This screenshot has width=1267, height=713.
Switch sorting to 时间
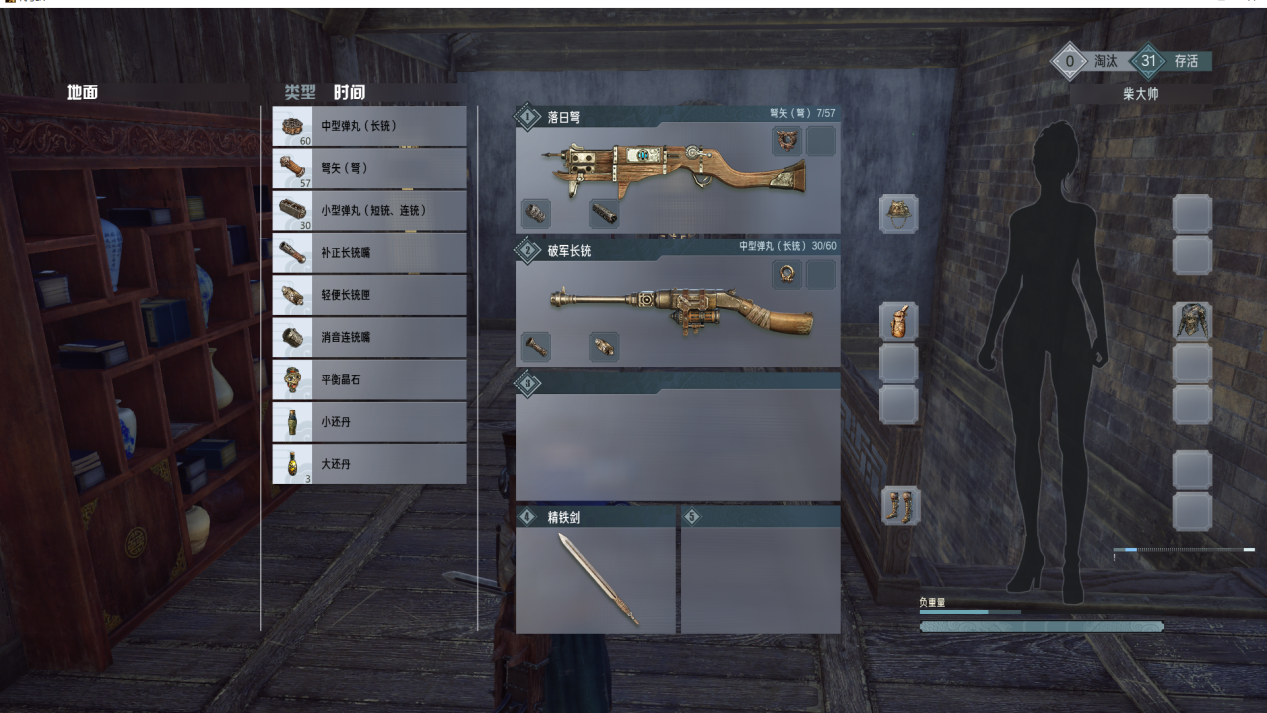[349, 93]
